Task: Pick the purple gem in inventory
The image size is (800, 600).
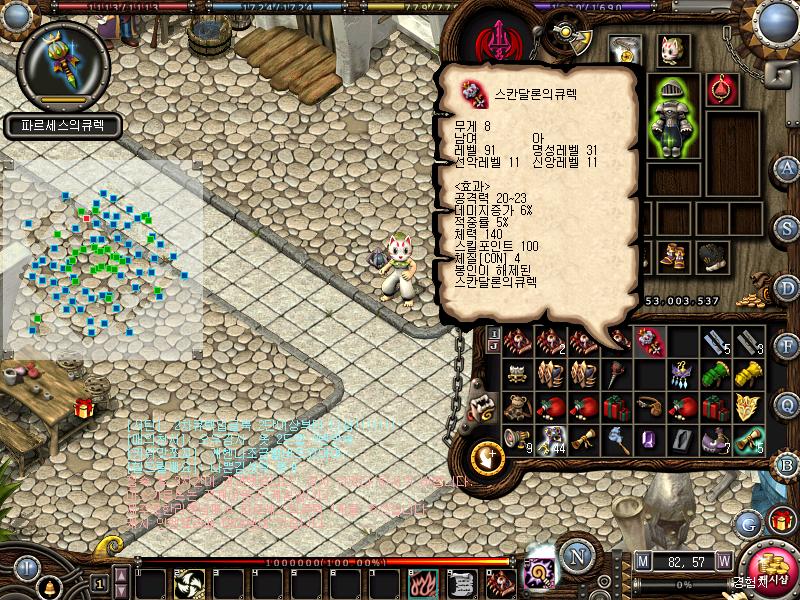Action: point(649,439)
